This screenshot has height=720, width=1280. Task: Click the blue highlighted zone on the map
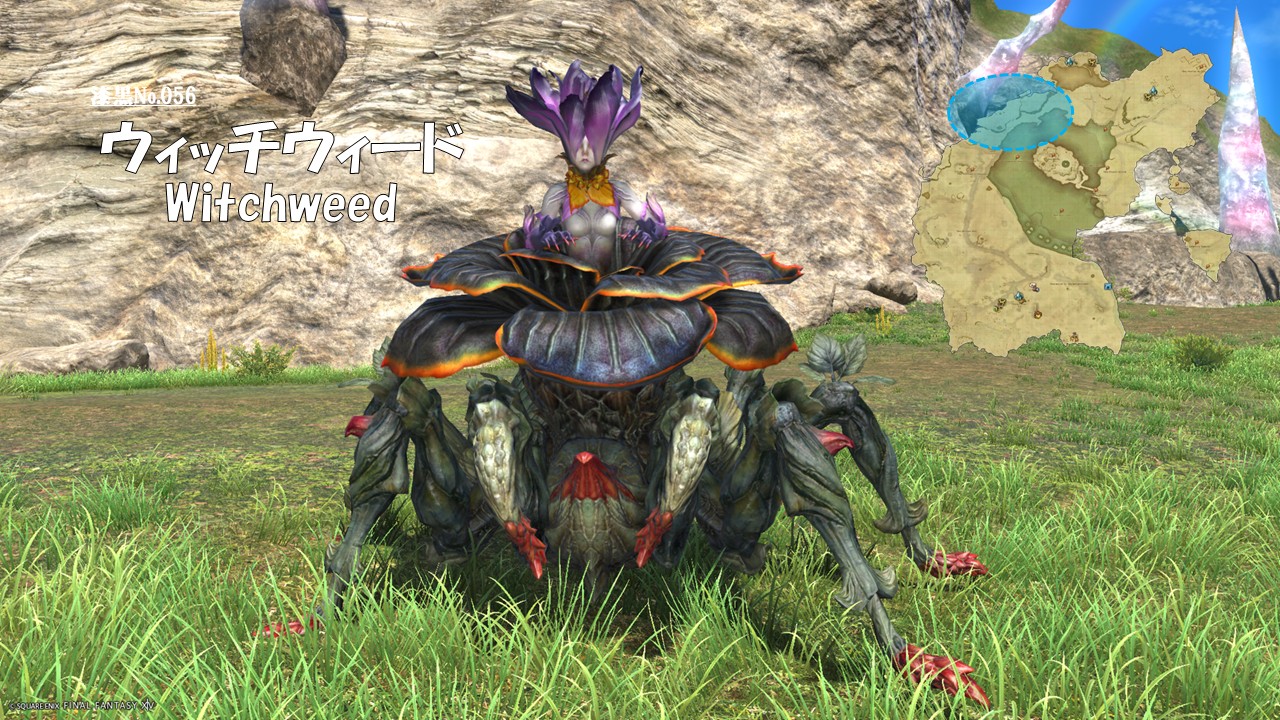click(x=1009, y=111)
